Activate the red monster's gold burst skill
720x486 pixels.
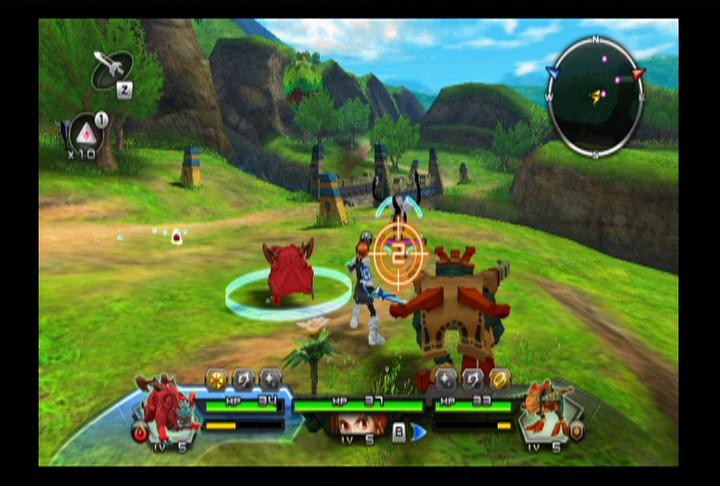point(216,378)
